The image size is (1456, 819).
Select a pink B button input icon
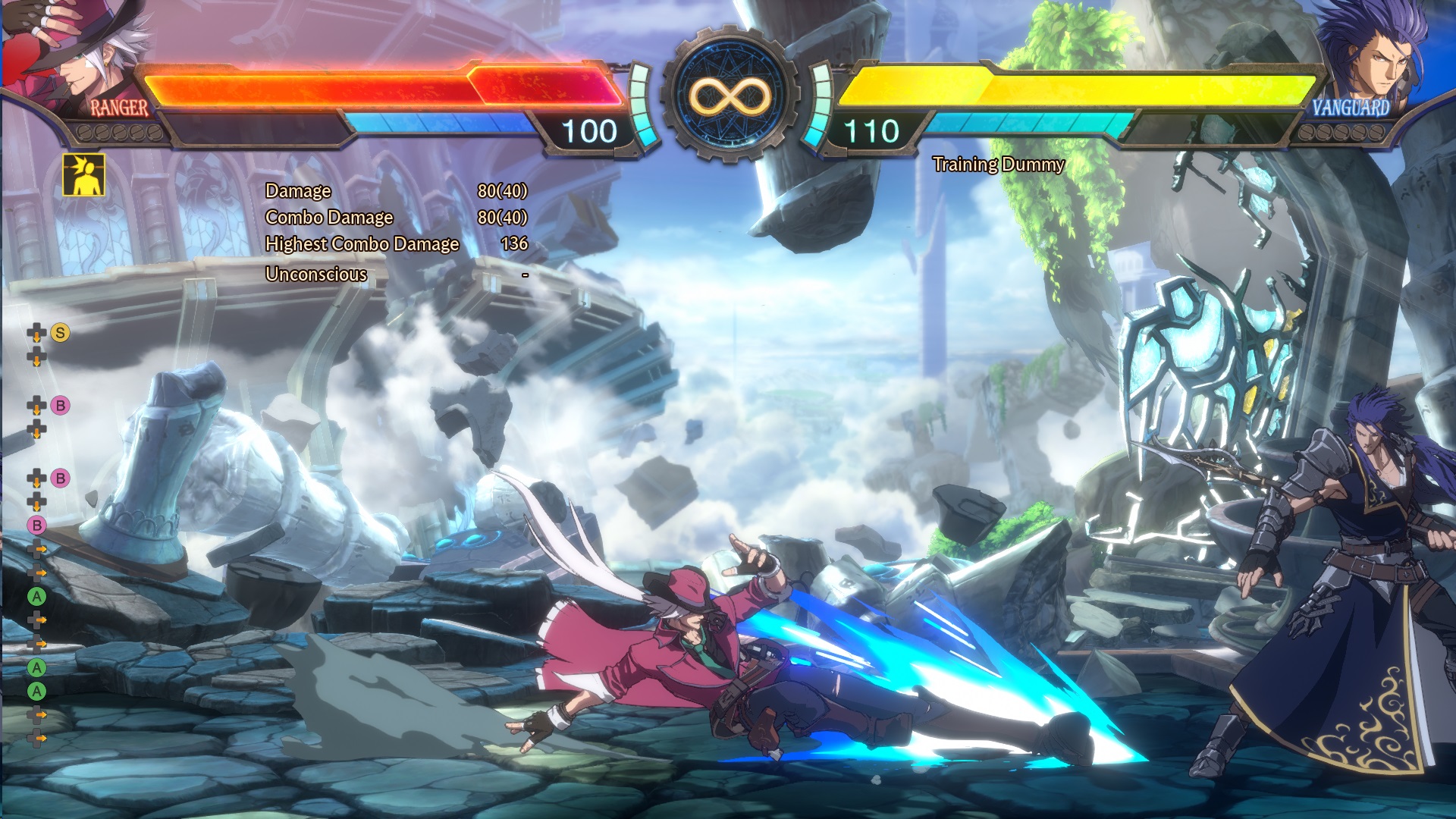click(x=59, y=406)
